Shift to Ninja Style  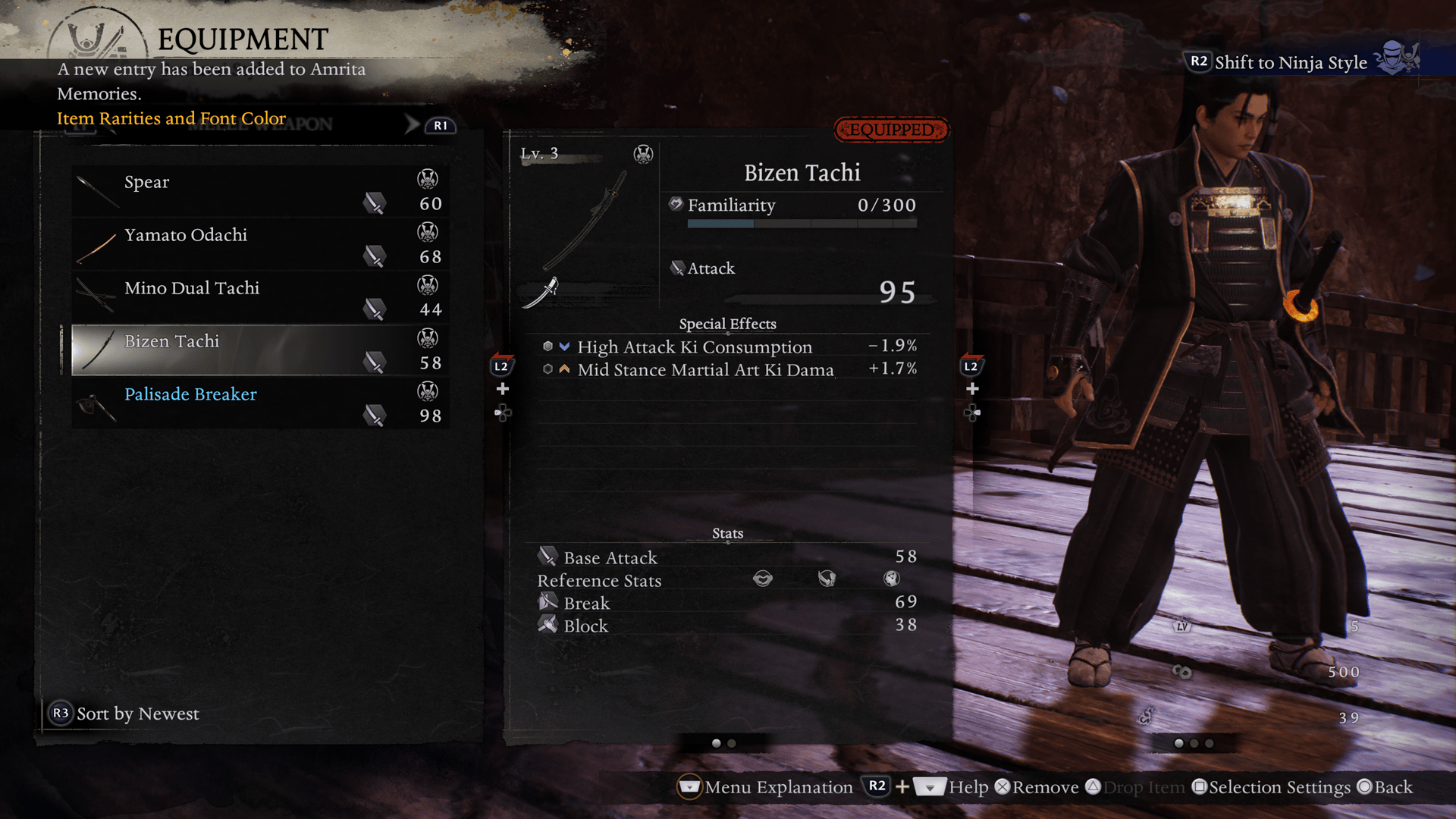coord(1289,62)
